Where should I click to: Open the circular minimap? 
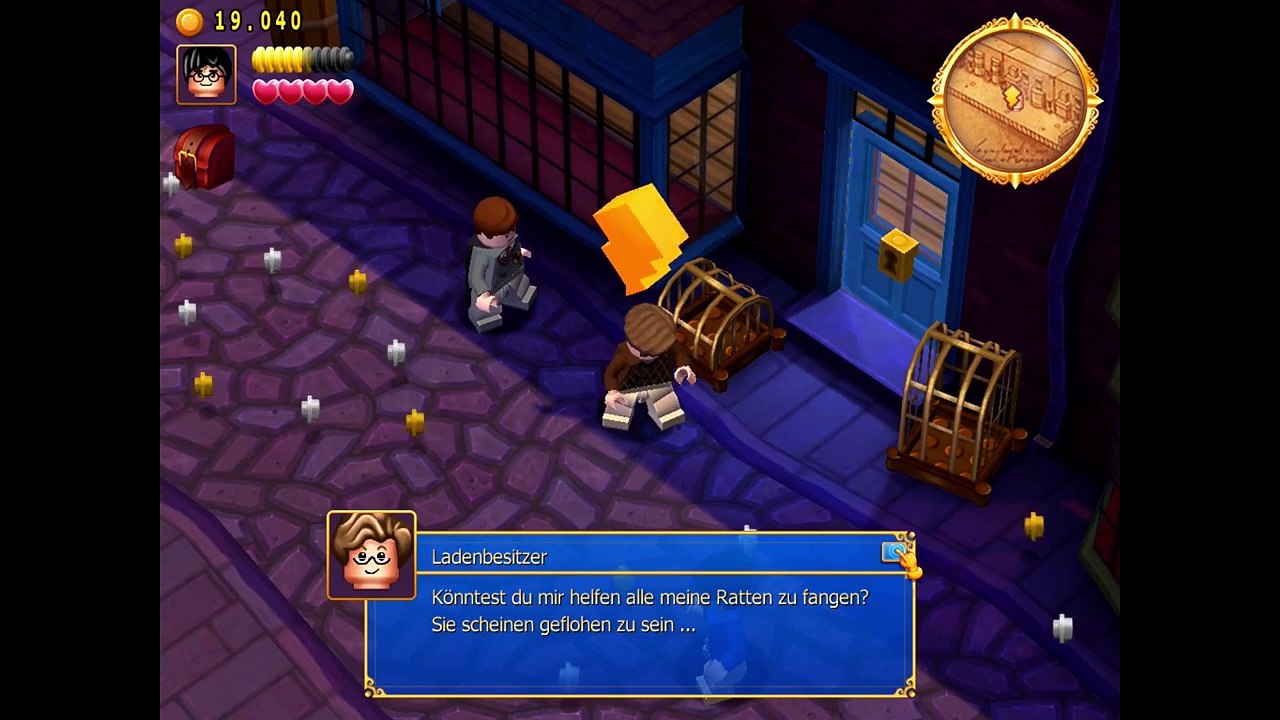(x=1015, y=100)
